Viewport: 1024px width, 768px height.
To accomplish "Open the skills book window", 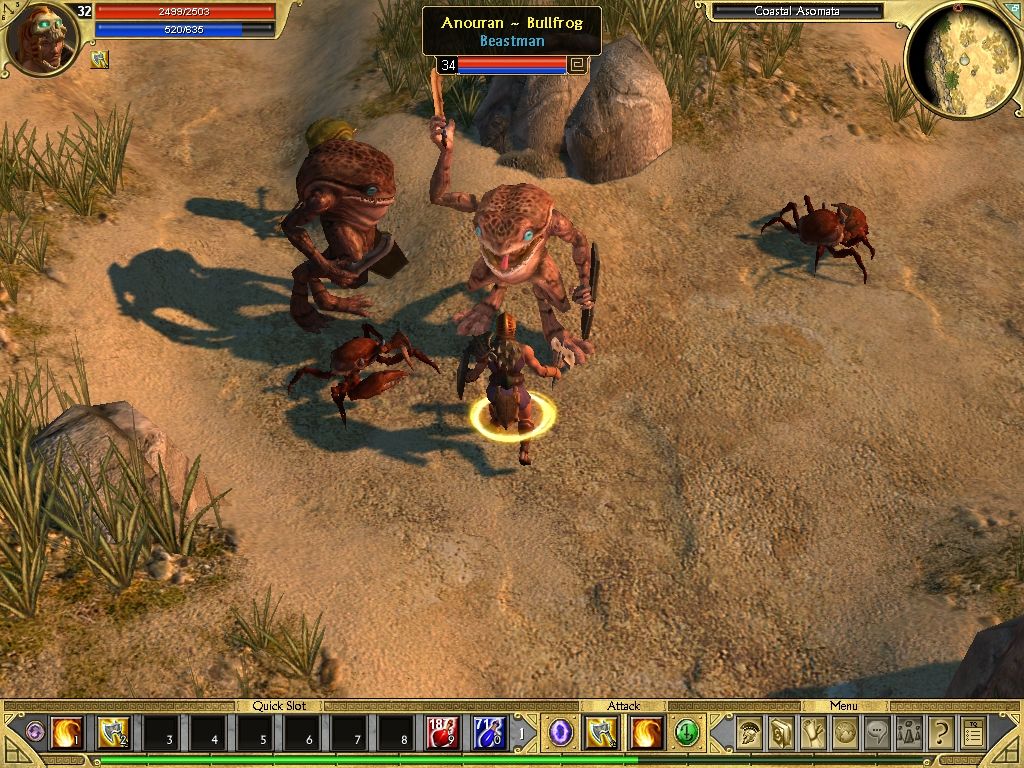I will [x=780, y=733].
